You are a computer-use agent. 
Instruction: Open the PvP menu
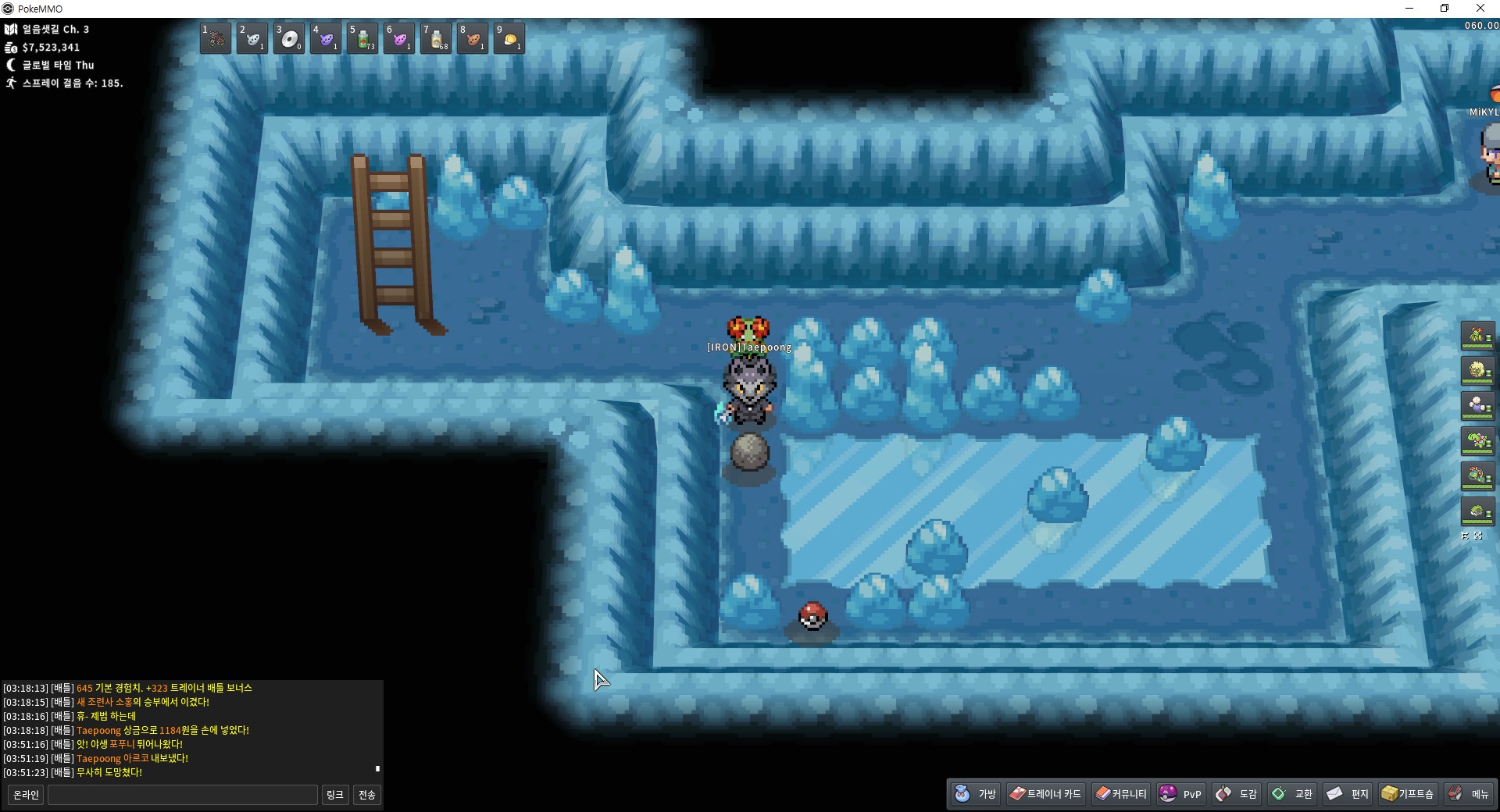pos(1180,794)
